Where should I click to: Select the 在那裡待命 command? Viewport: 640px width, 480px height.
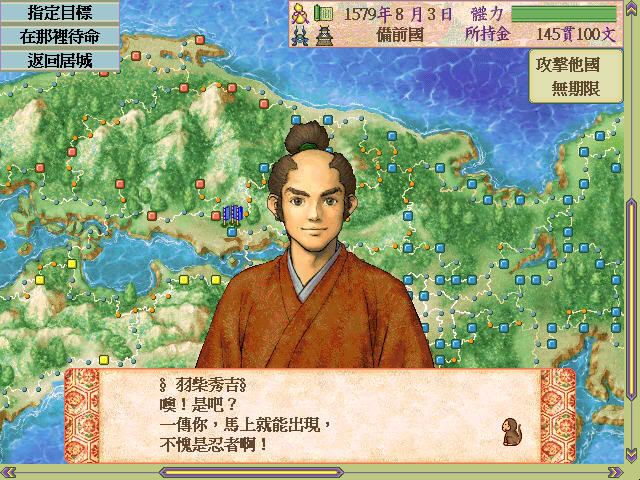click(59, 36)
